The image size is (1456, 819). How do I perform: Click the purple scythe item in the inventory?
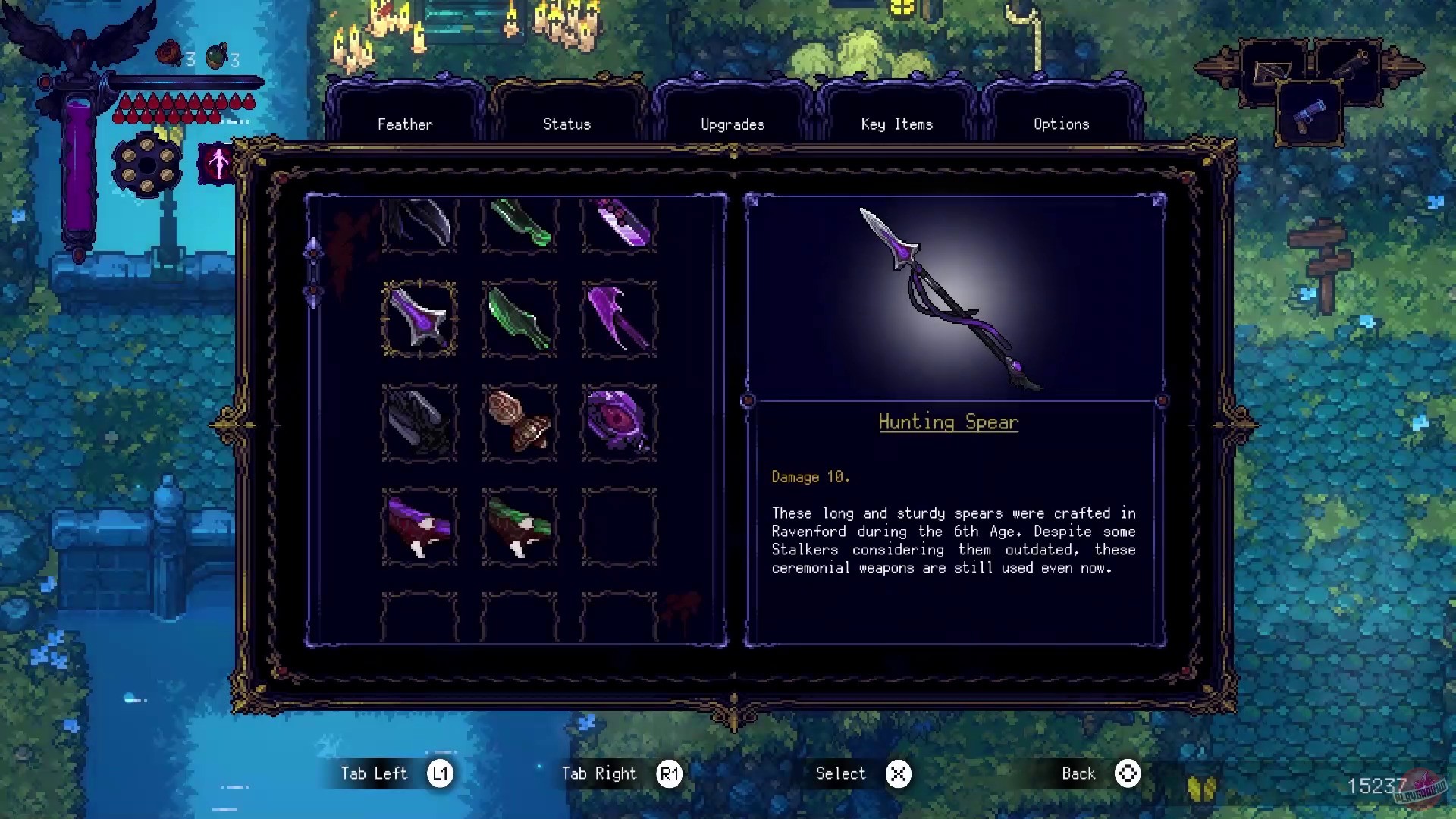point(619,318)
